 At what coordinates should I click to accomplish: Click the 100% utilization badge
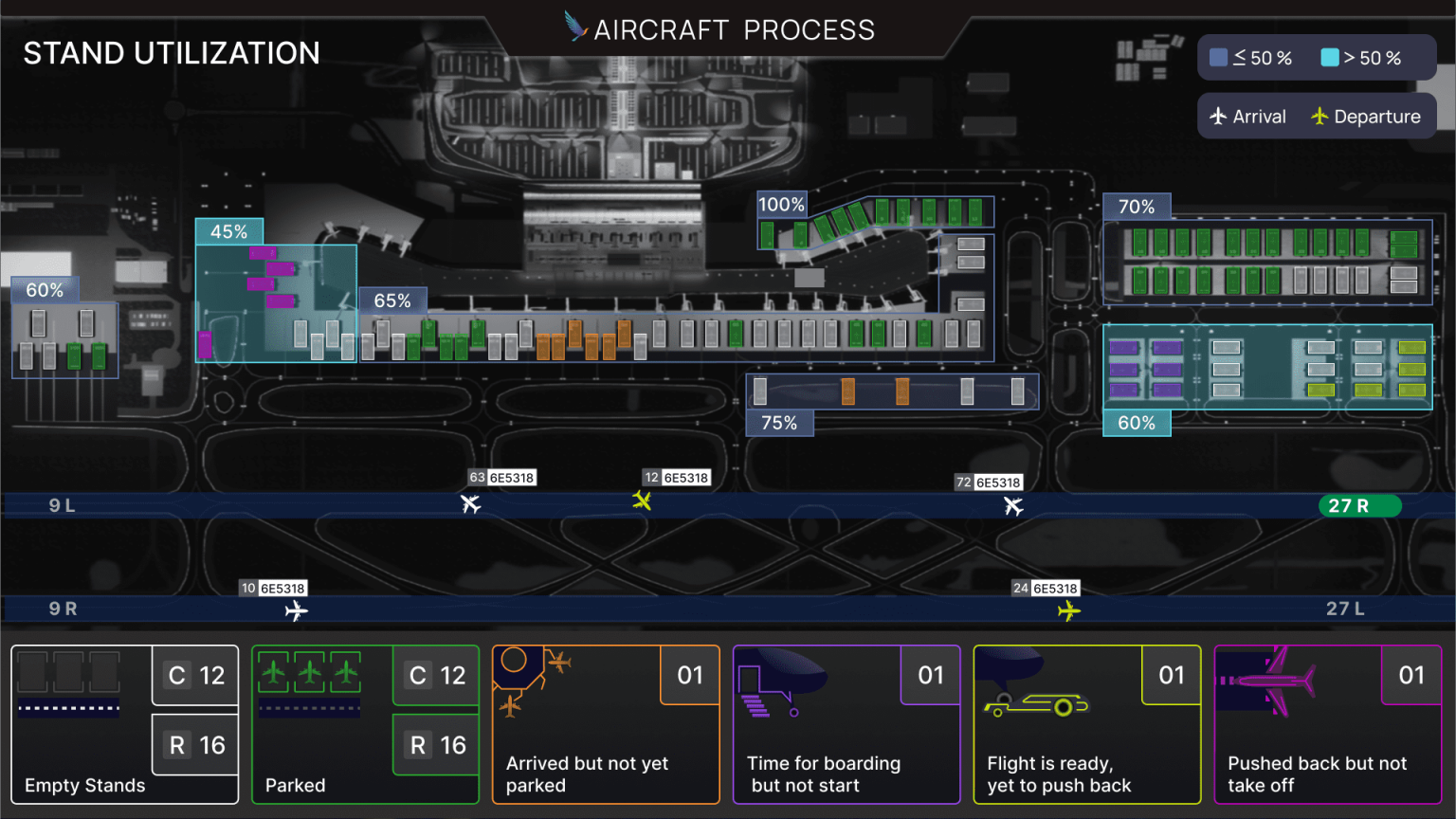coord(781,203)
